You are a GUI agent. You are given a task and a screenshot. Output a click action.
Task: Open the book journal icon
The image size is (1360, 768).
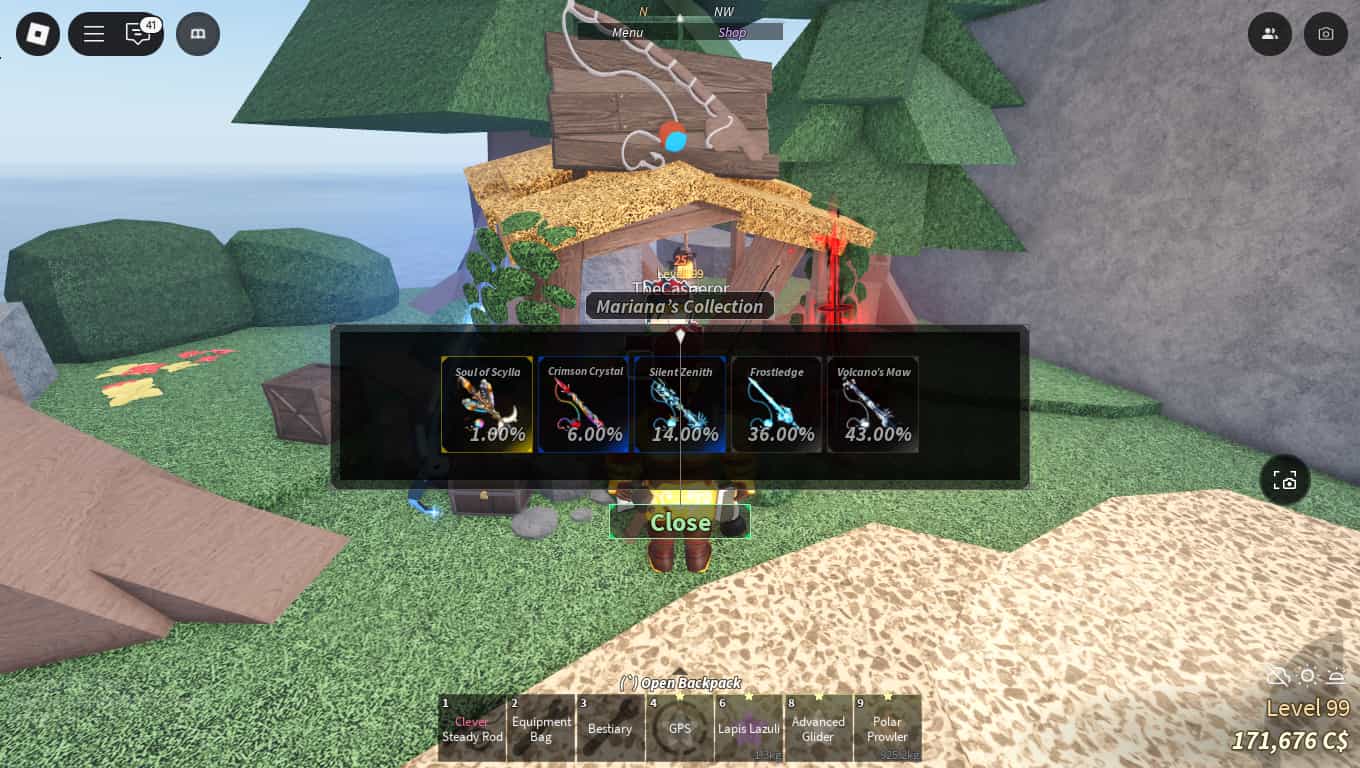pos(197,33)
